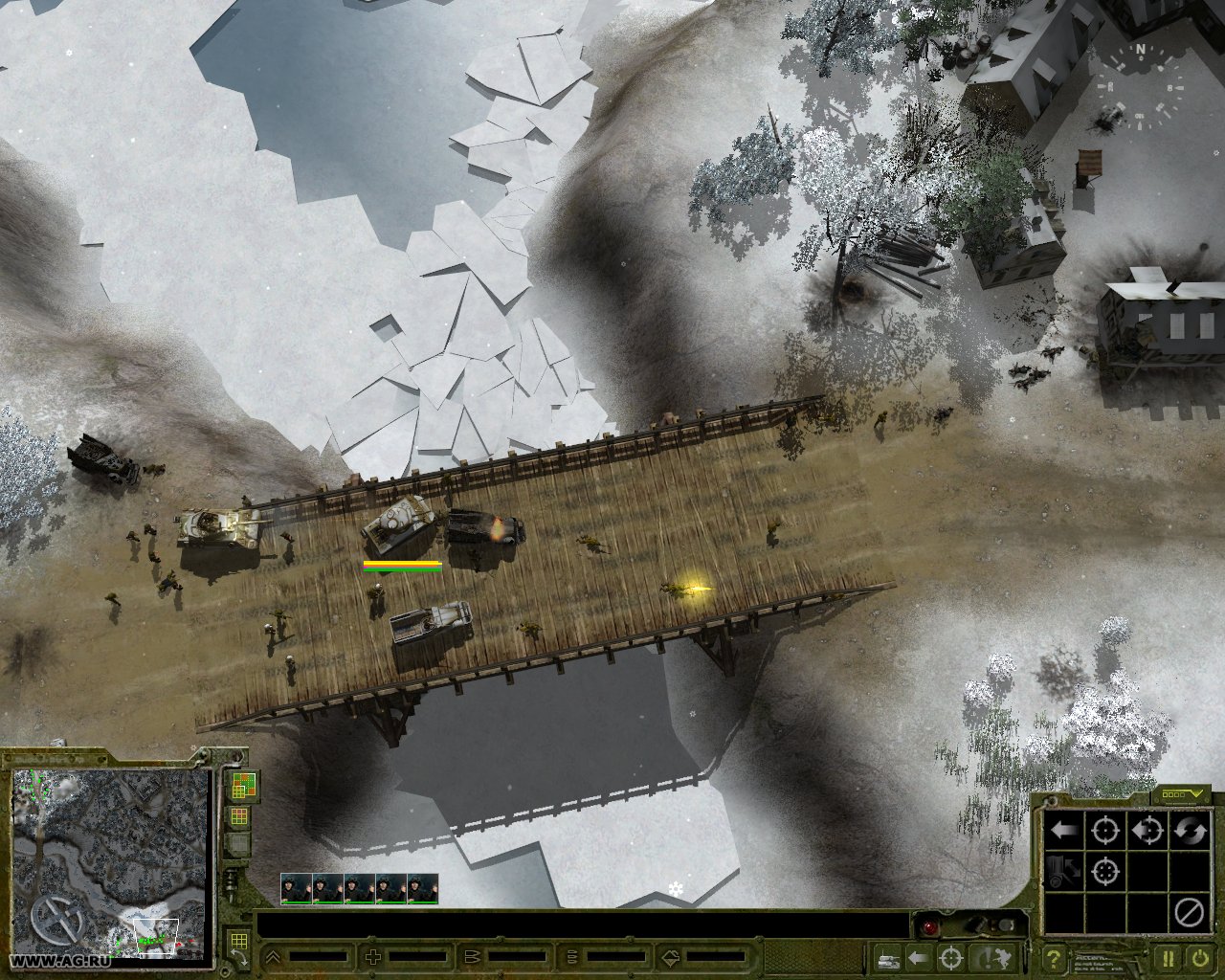Open help with the question mark button
This screenshot has width=1225, height=980.
tap(1054, 957)
